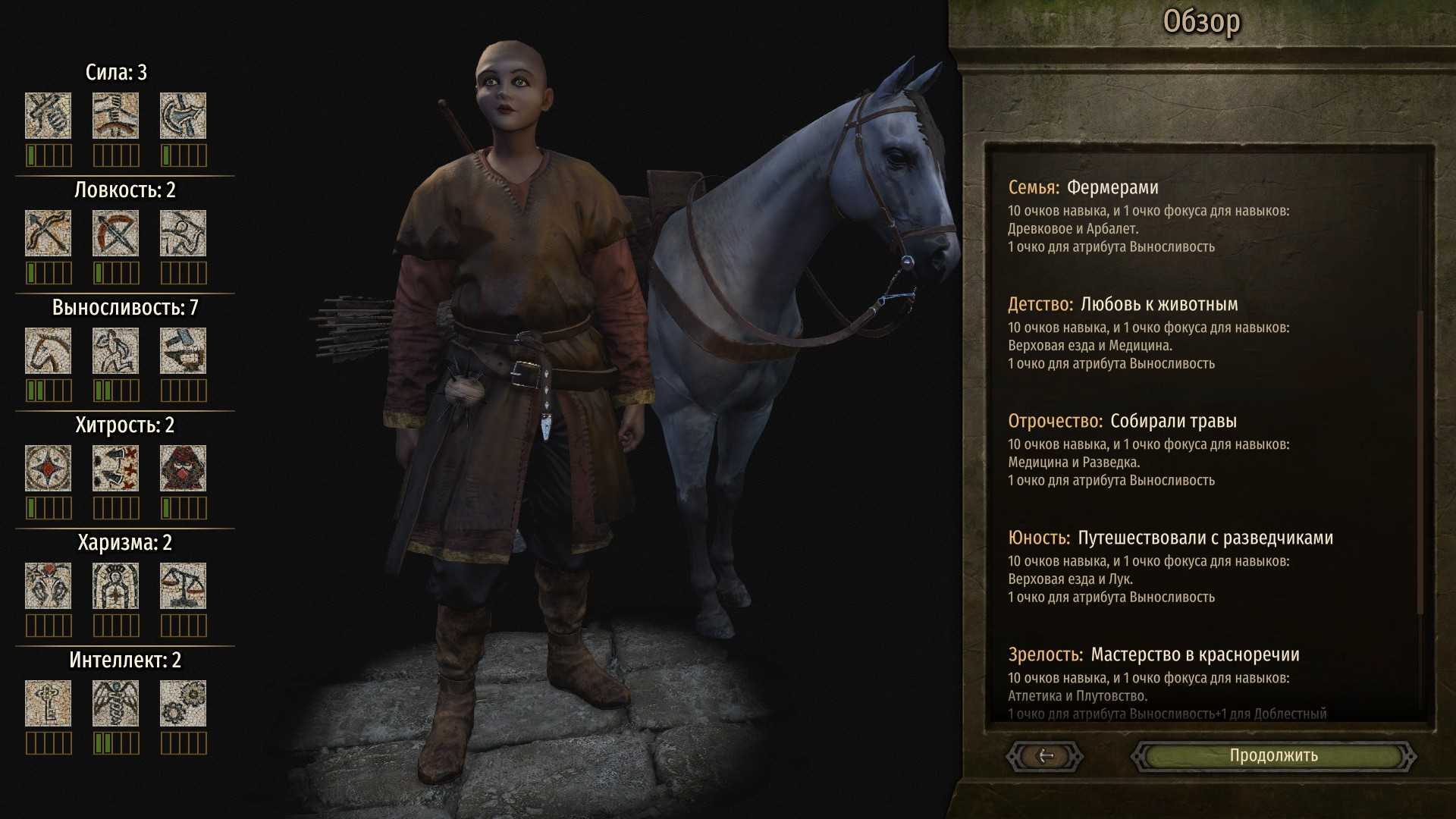Click the engineering gears skill icon
This screenshot has height=819, width=1456.
183,704
